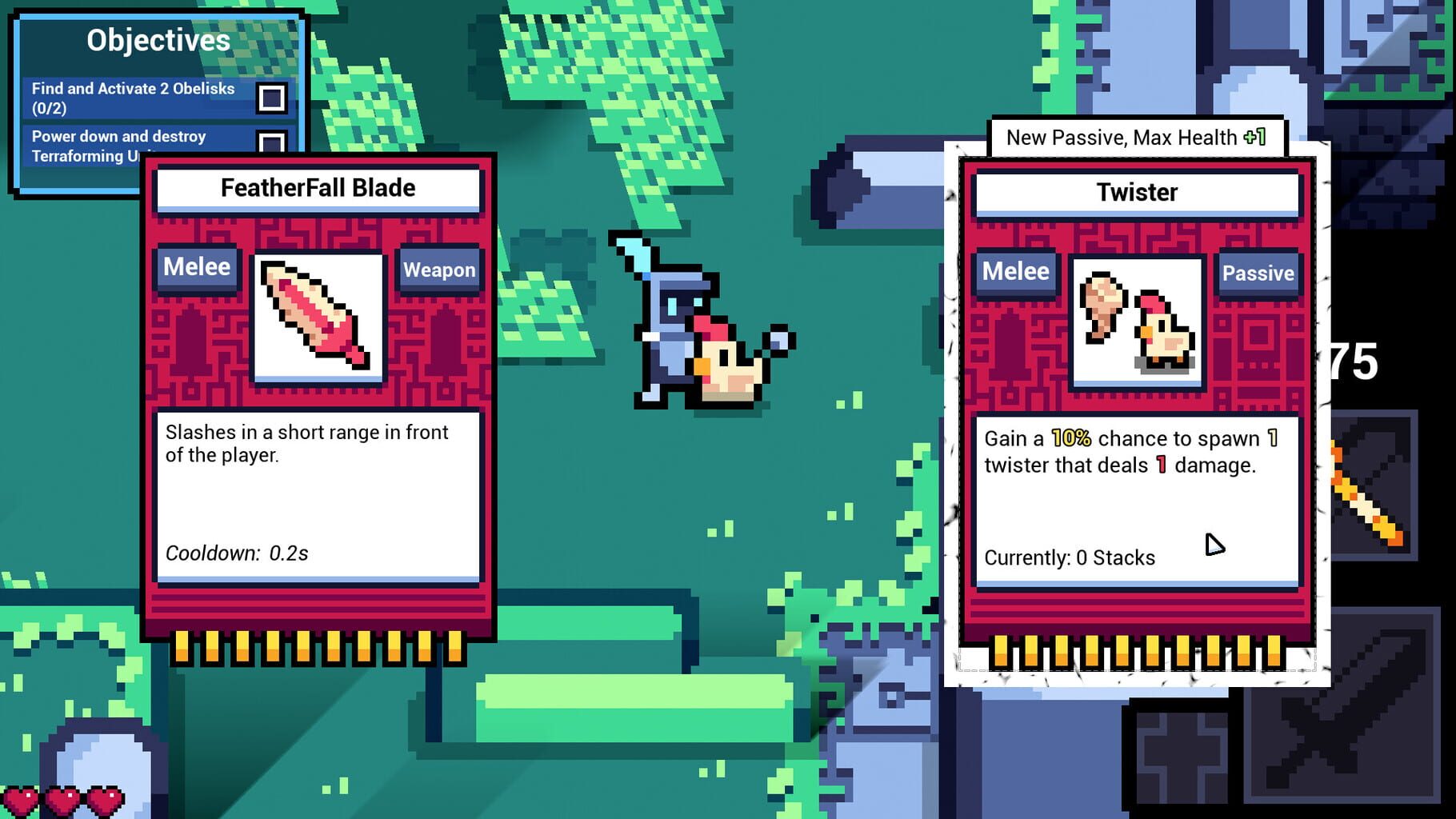Select the cross-shaped item slot icon
This screenshot has height=819, width=1456.
(1184, 752)
